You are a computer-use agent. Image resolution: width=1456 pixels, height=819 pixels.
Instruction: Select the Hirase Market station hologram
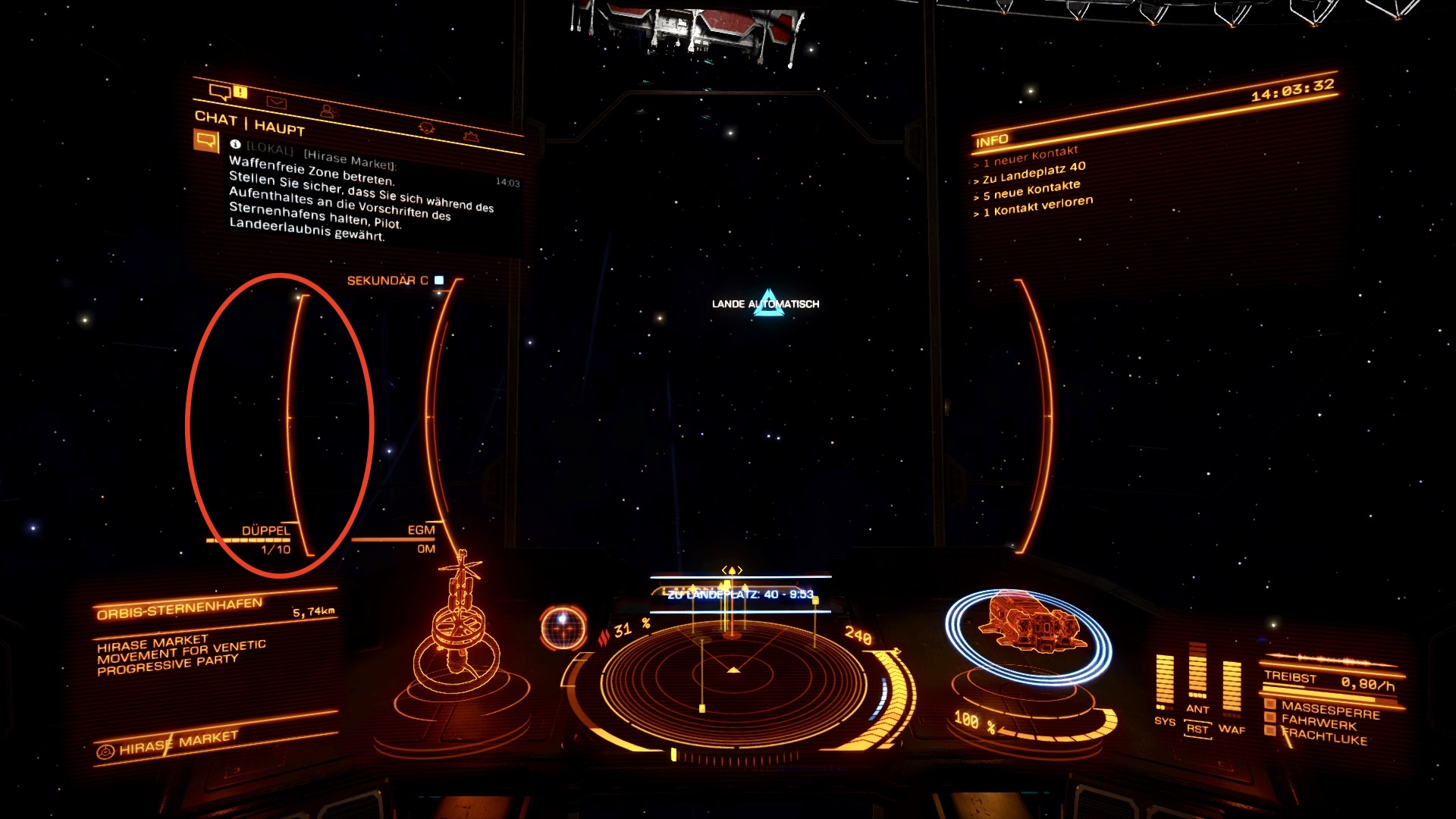click(459, 637)
